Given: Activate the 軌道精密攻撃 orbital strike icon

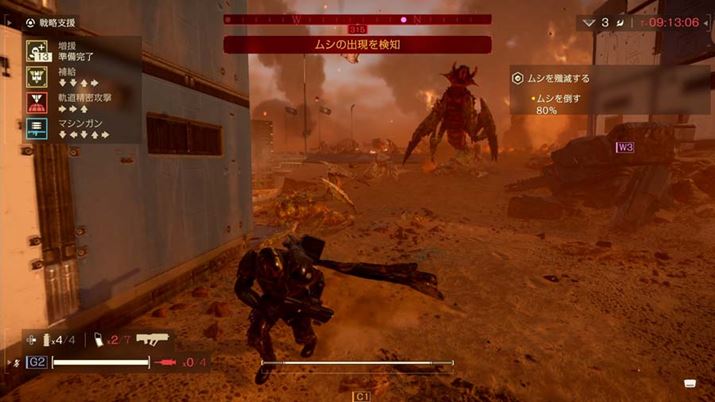Looking at the screenshot, I should point(35,102).
